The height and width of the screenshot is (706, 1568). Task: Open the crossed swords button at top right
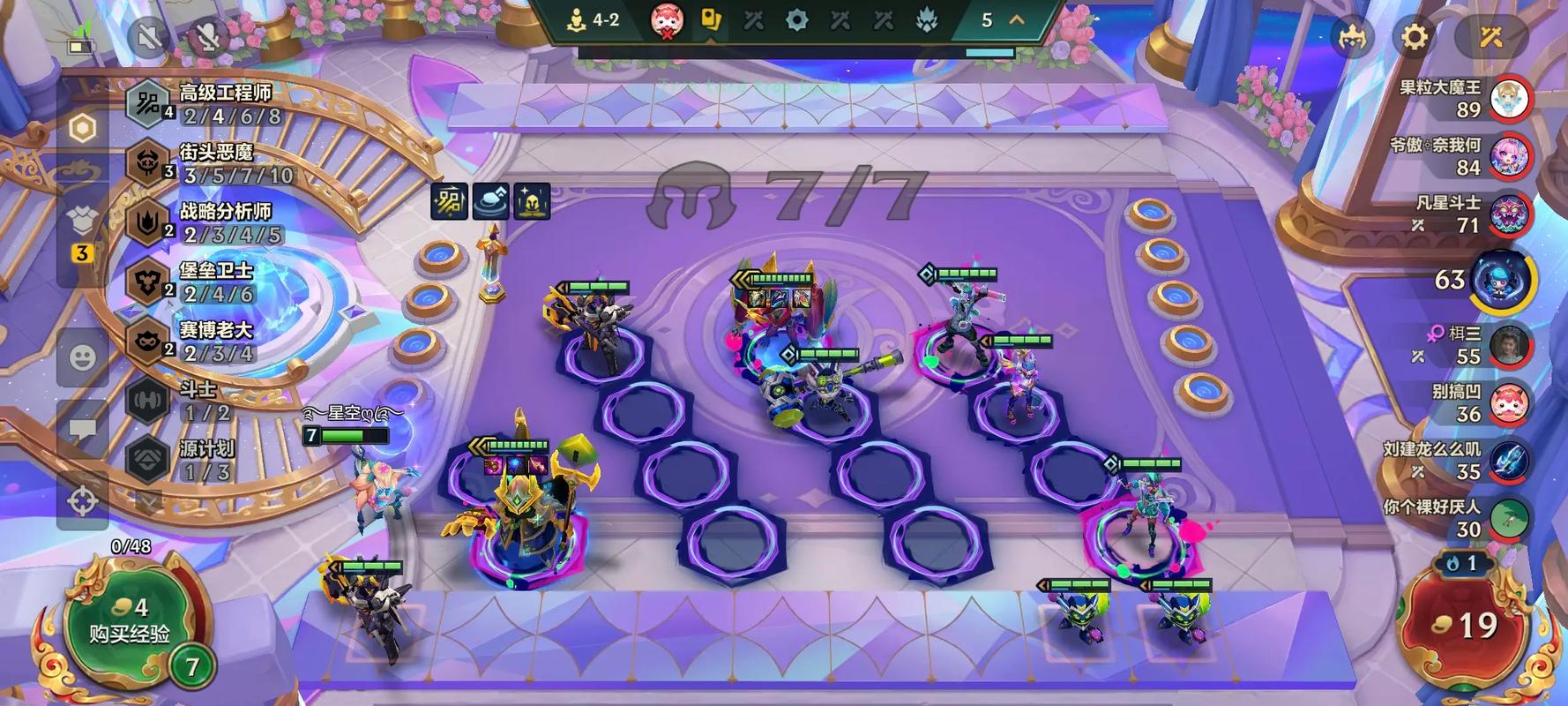click(1491, 37)
